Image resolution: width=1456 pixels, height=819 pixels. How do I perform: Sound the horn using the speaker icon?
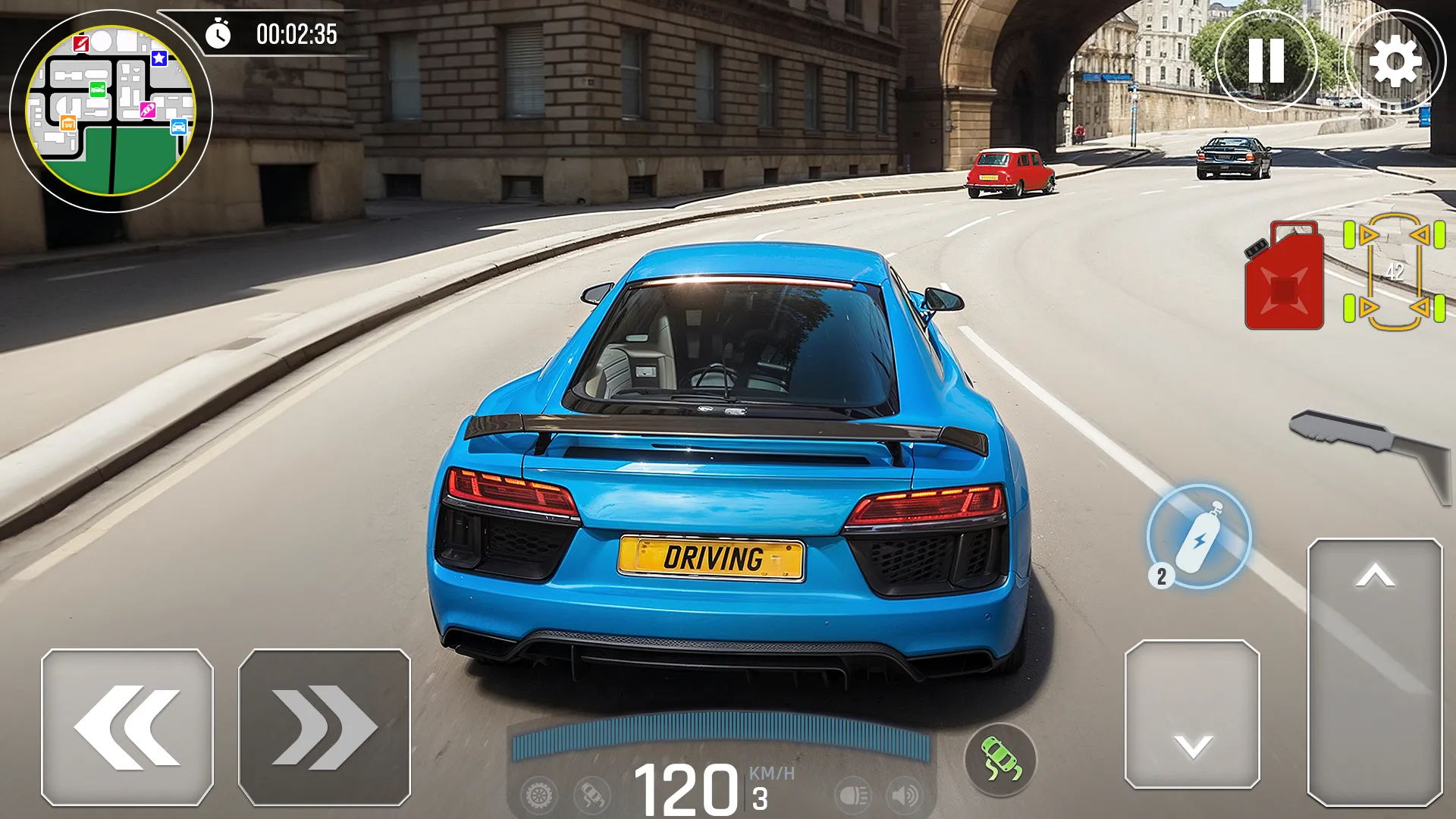pyautogui.click(x=905, y=795)
